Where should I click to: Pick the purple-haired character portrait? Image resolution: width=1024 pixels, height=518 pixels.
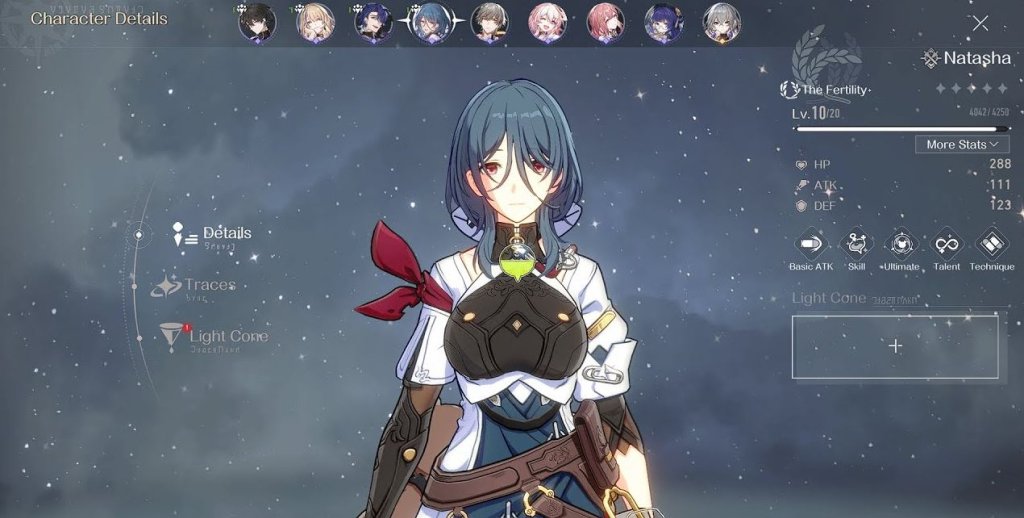[664, 23]
